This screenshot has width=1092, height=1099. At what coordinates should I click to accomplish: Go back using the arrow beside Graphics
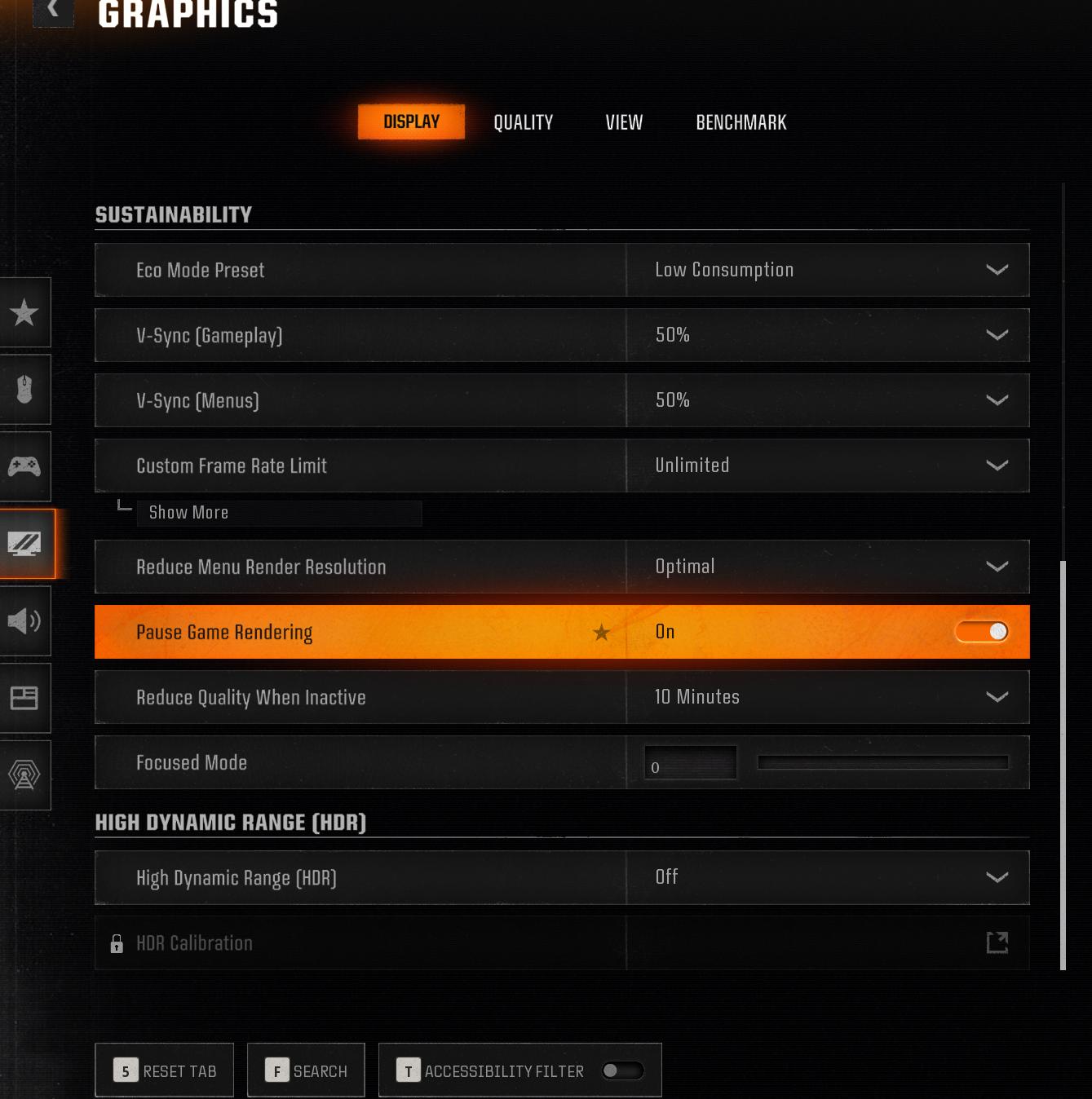53,10
